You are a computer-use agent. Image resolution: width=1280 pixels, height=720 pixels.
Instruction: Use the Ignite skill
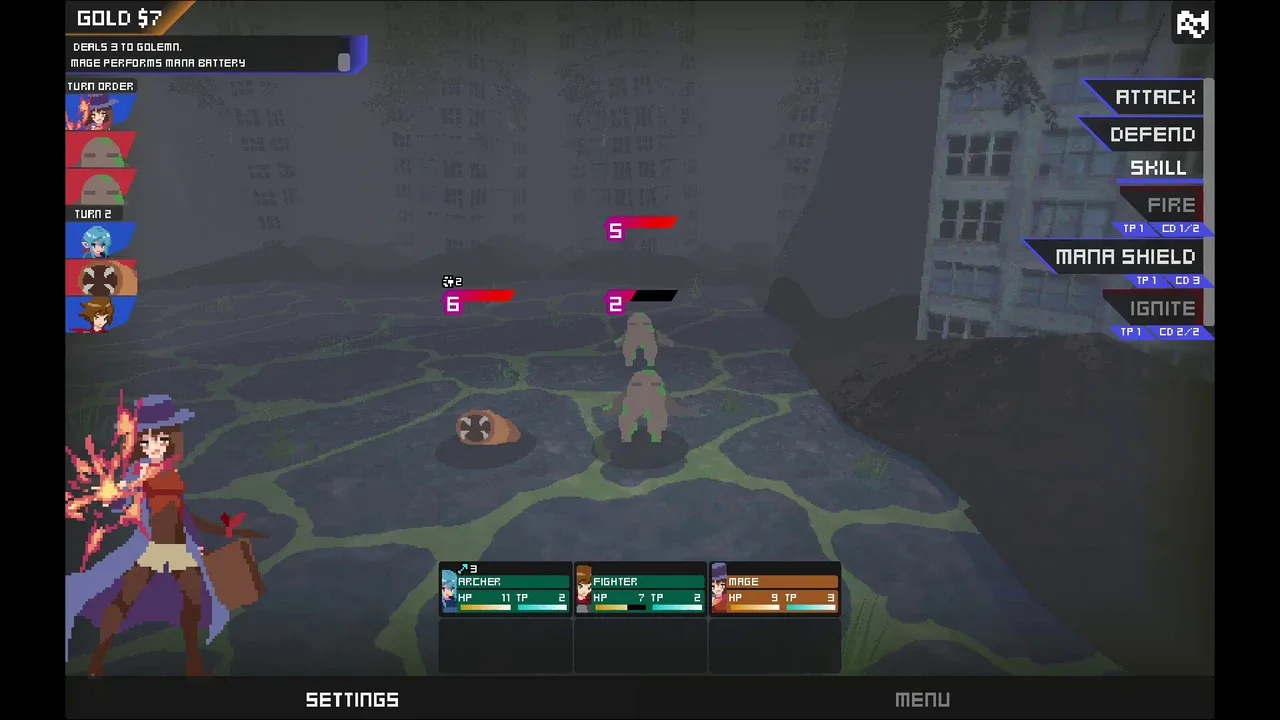[x=1162, y=309]
